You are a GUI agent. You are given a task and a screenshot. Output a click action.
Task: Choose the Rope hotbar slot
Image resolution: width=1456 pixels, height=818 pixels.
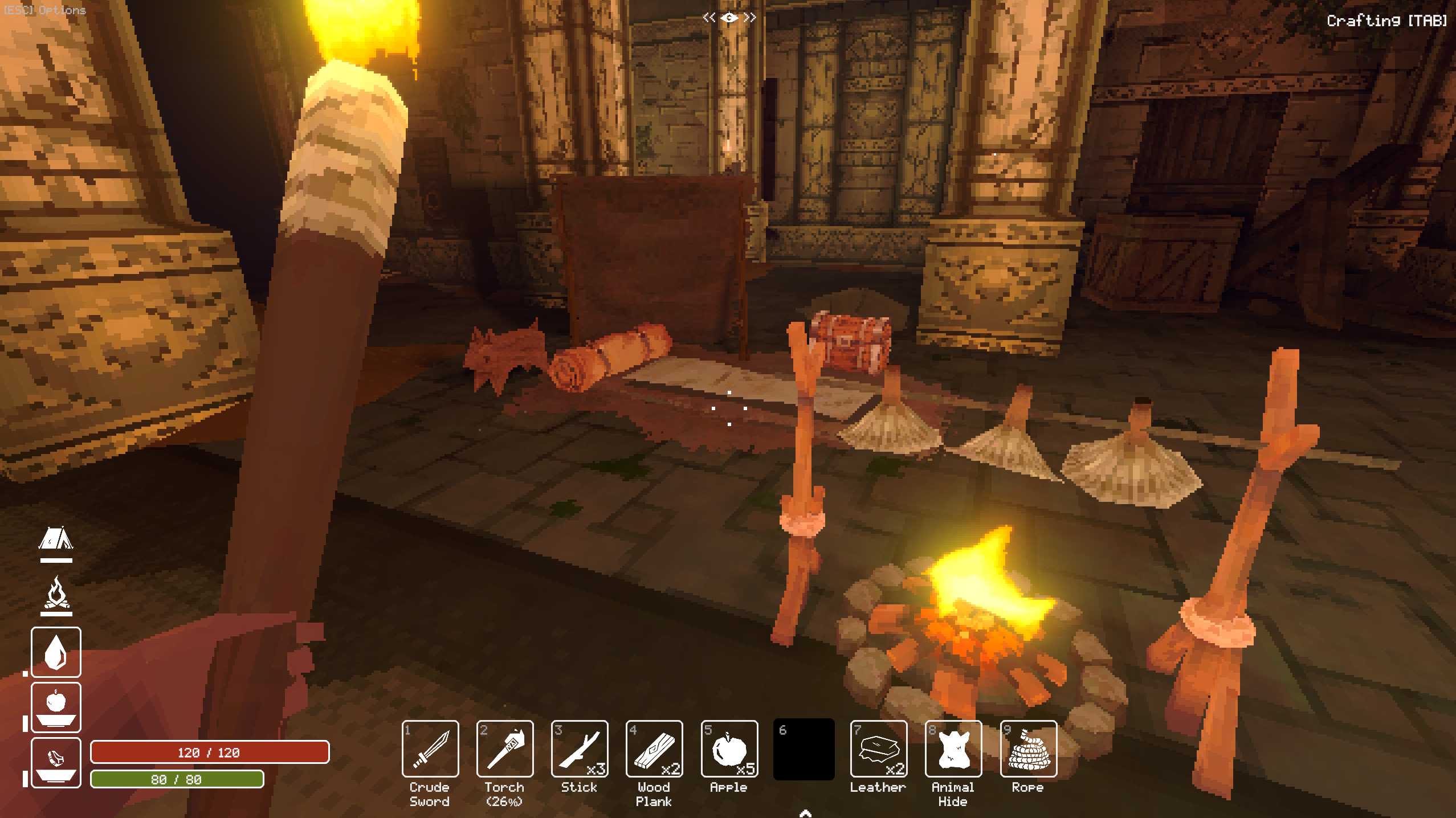[x=1028, y=749]
